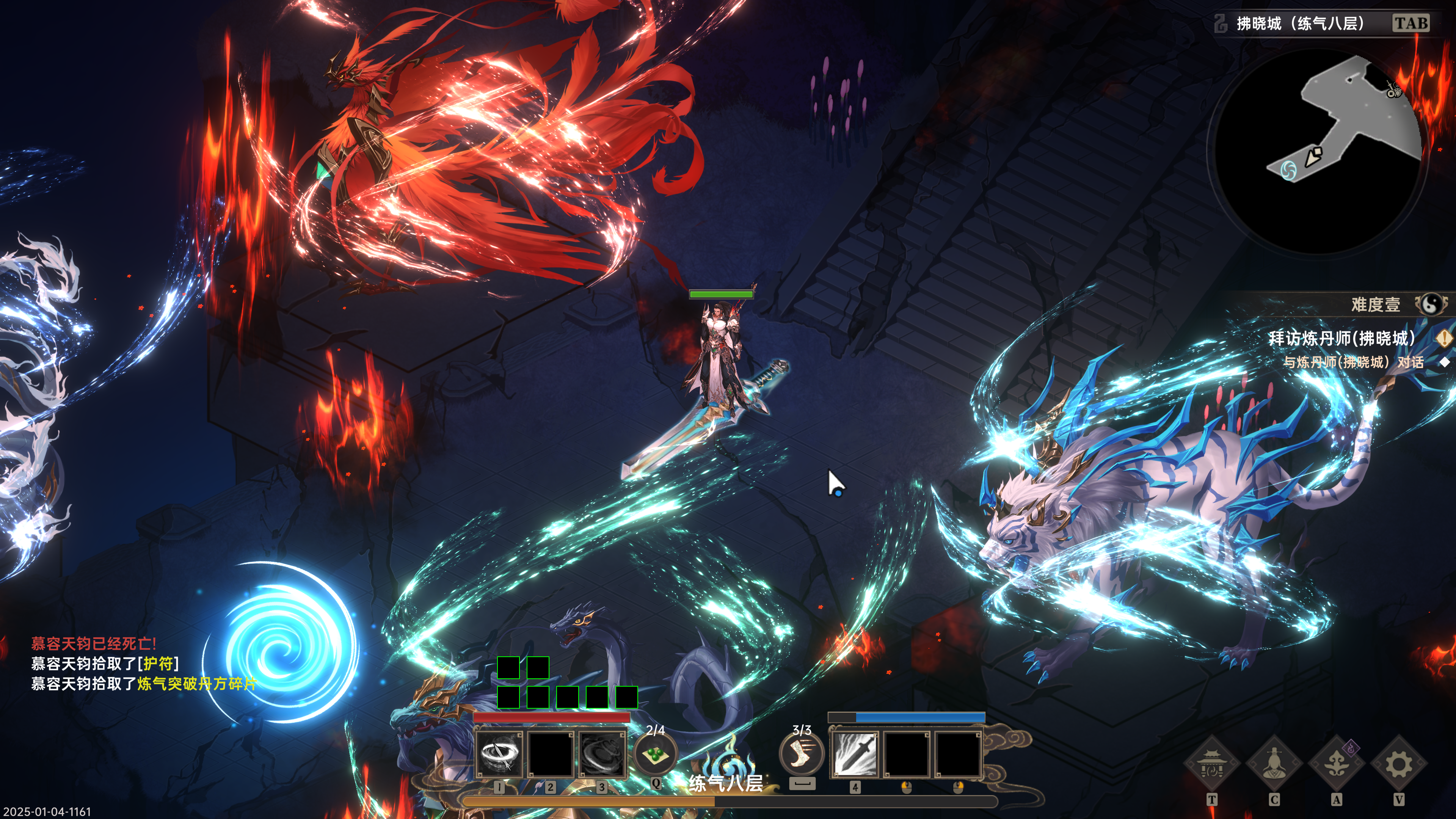Screen dimensions: 1456x819
Task: Select the swirl portal marker on minimap
Action: (1289, 169)
